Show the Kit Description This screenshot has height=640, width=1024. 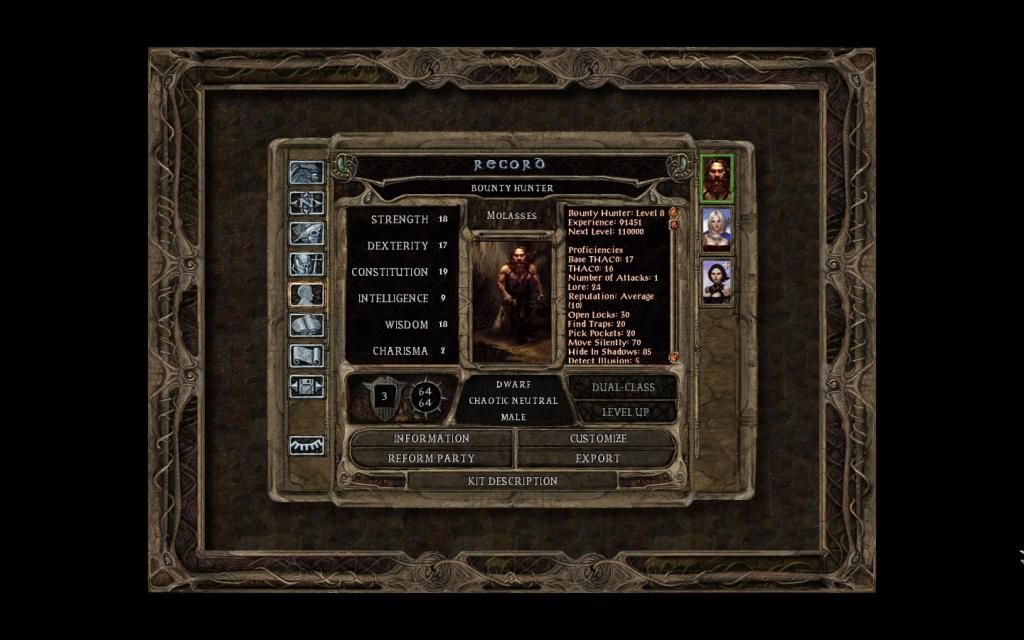pos(512,481)
